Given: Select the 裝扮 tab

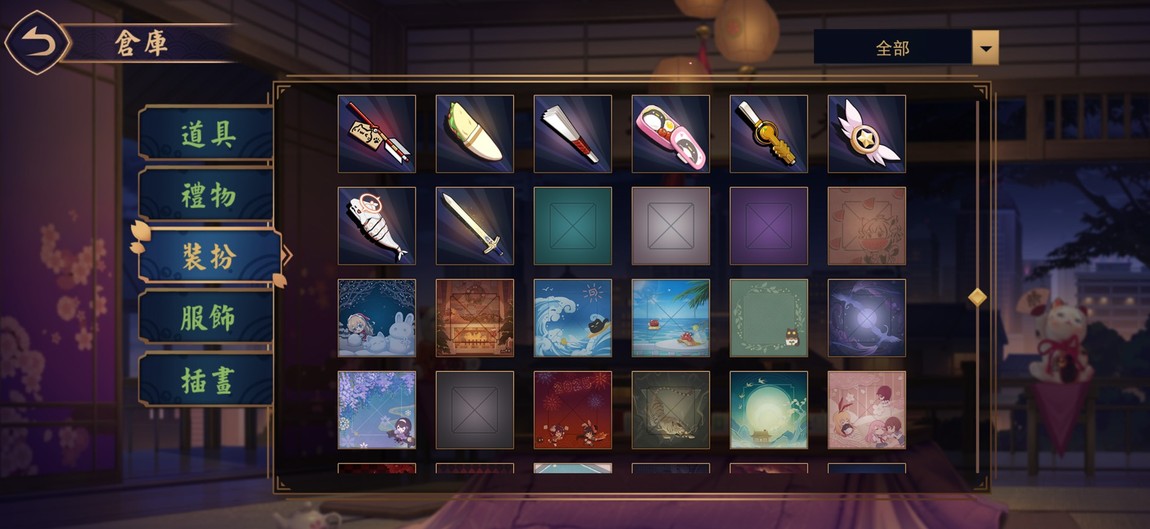Looking at the screenshot, I should 207,256.
